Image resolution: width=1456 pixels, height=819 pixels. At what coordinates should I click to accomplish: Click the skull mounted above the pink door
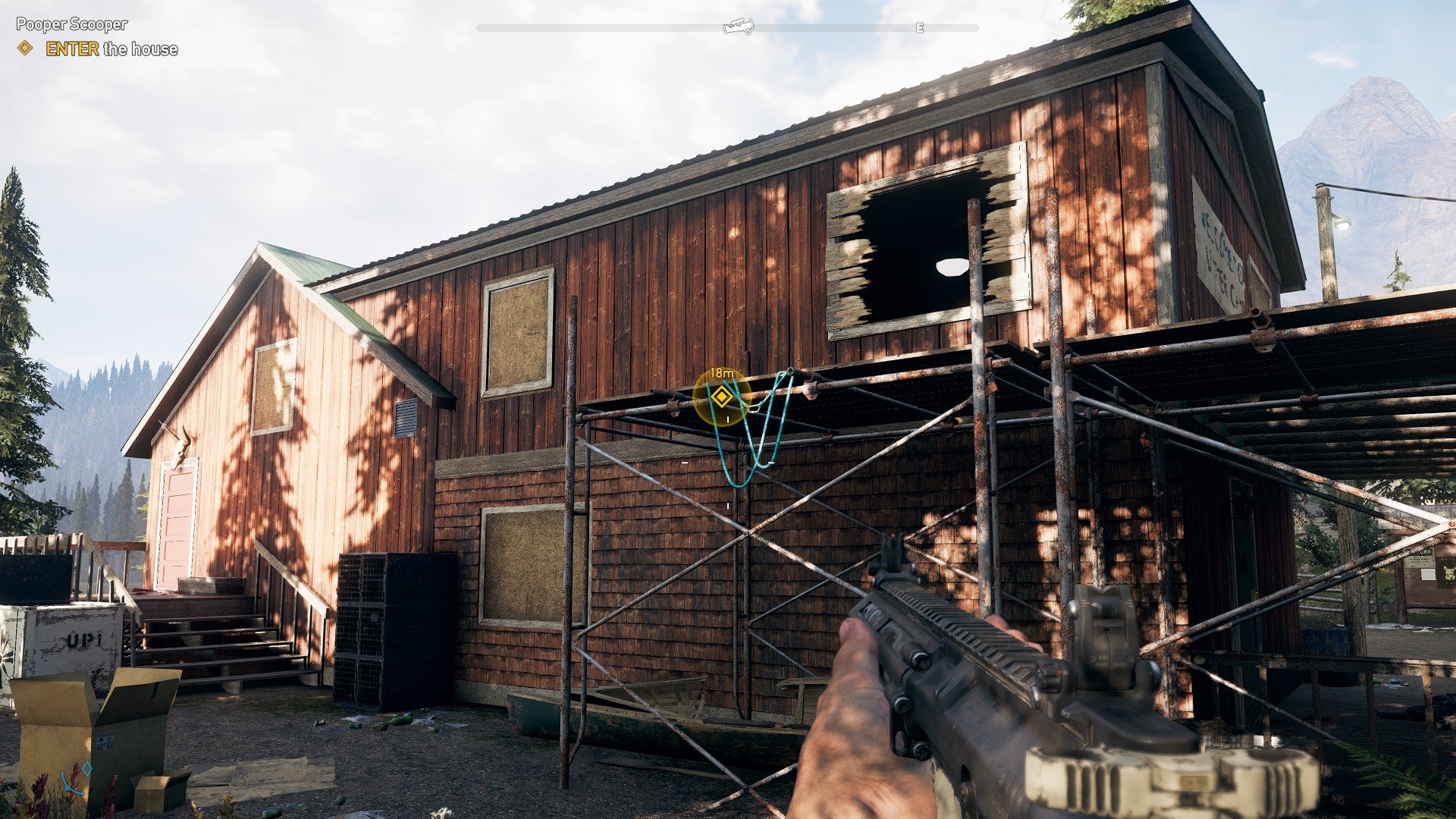pos(182,449)
